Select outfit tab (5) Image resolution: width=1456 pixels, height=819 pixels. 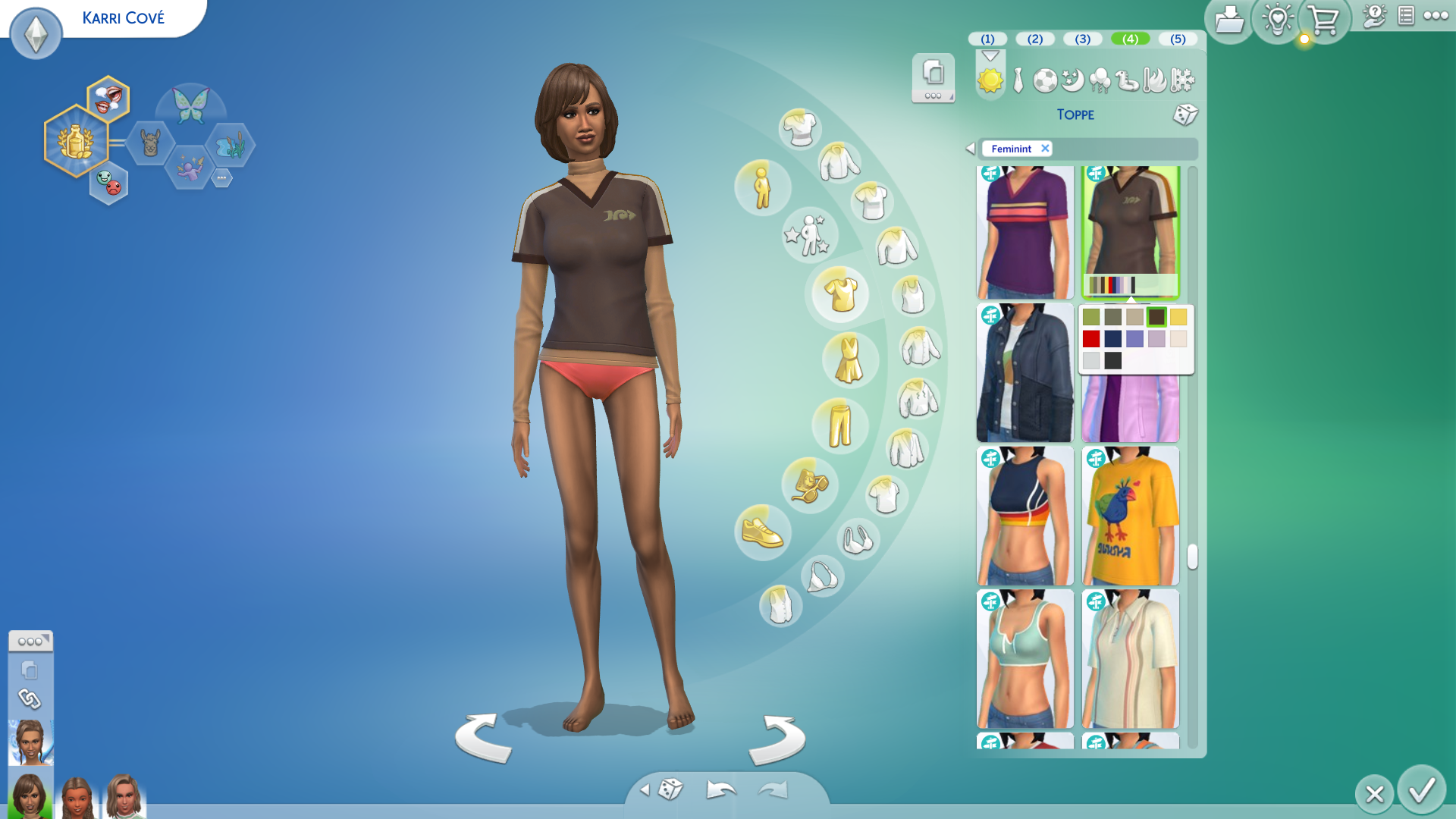pos(1177,39)
